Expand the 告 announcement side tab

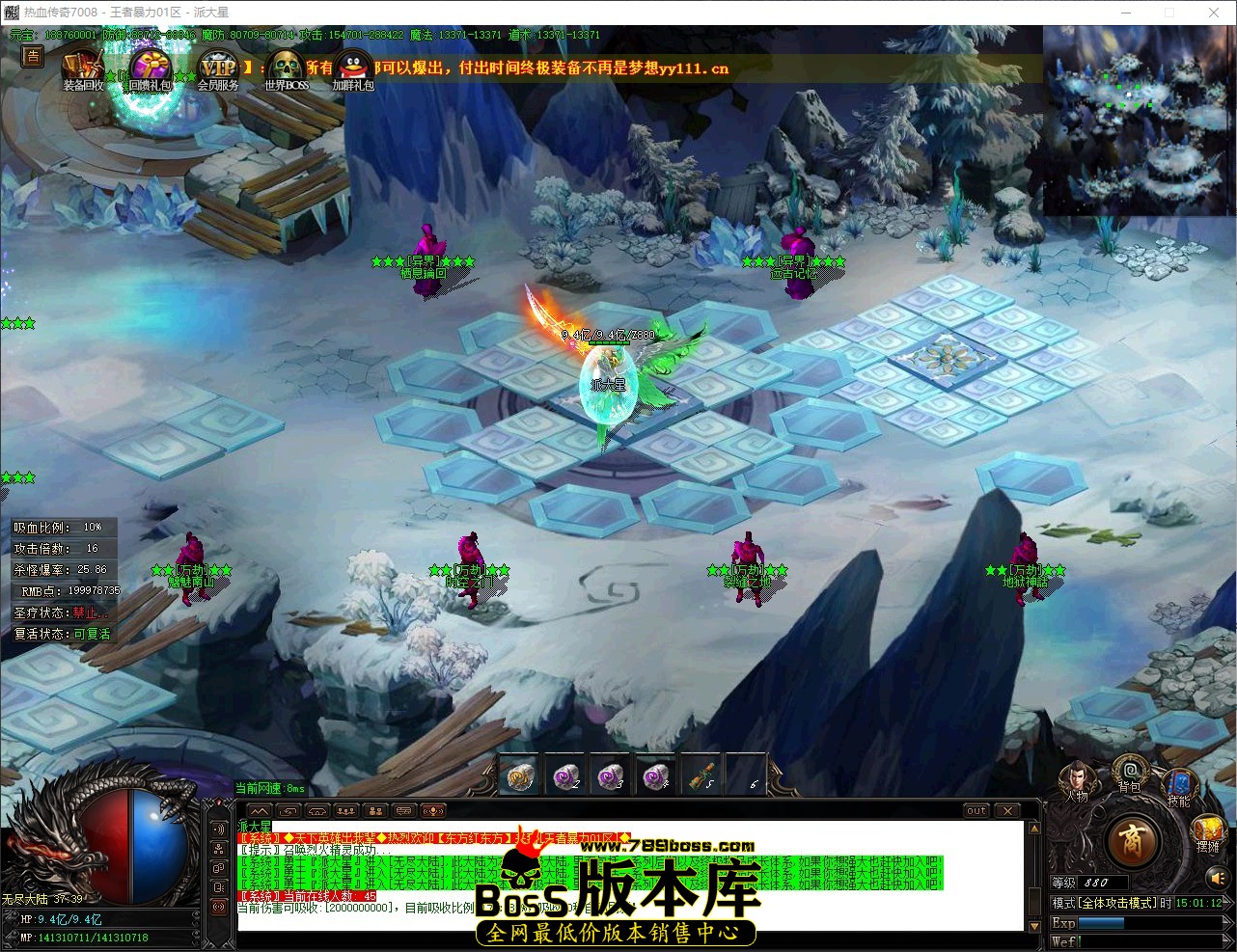pos(32,58)
